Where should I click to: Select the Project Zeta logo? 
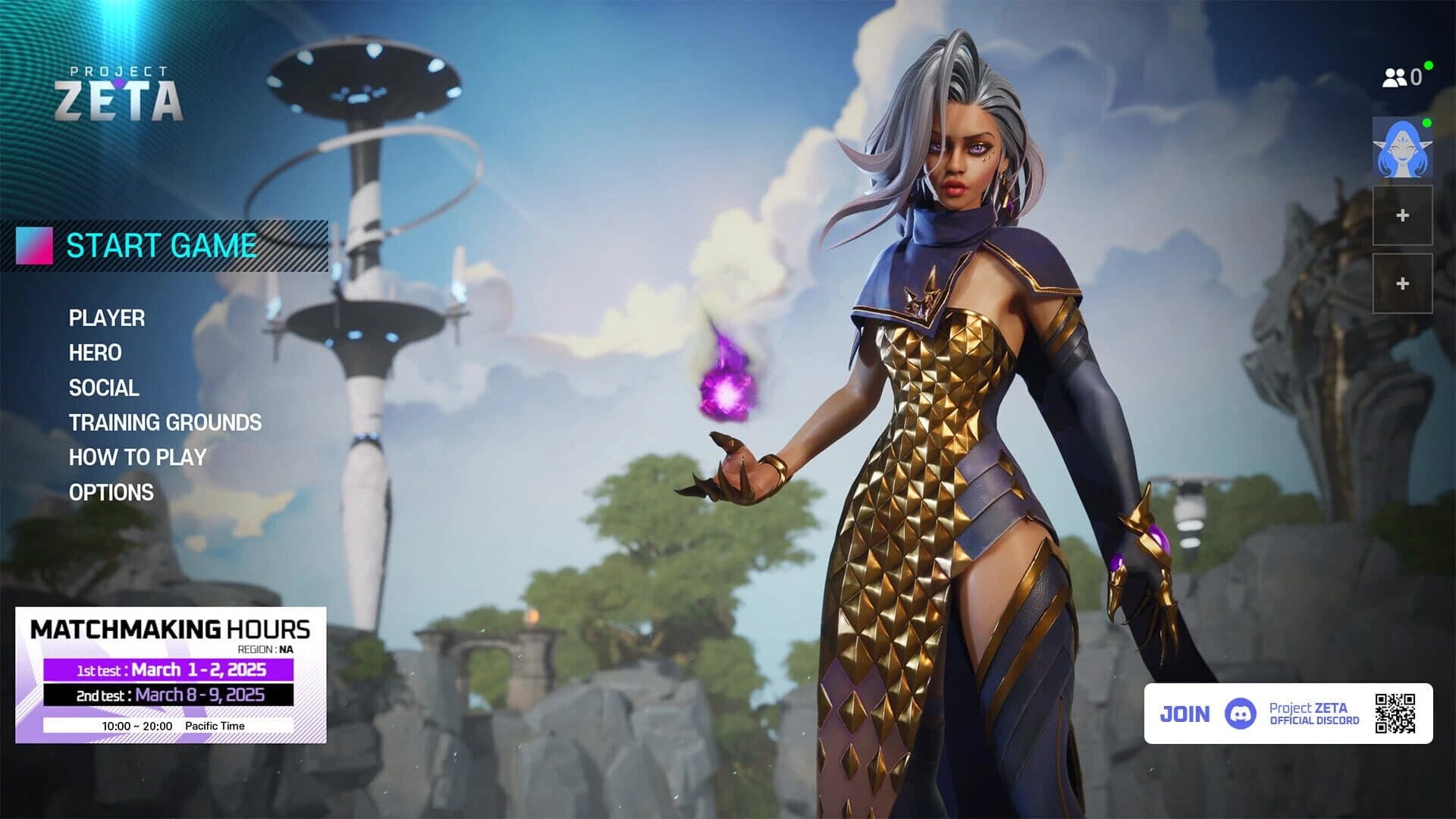pyautogui.click(x=120, y=90)
